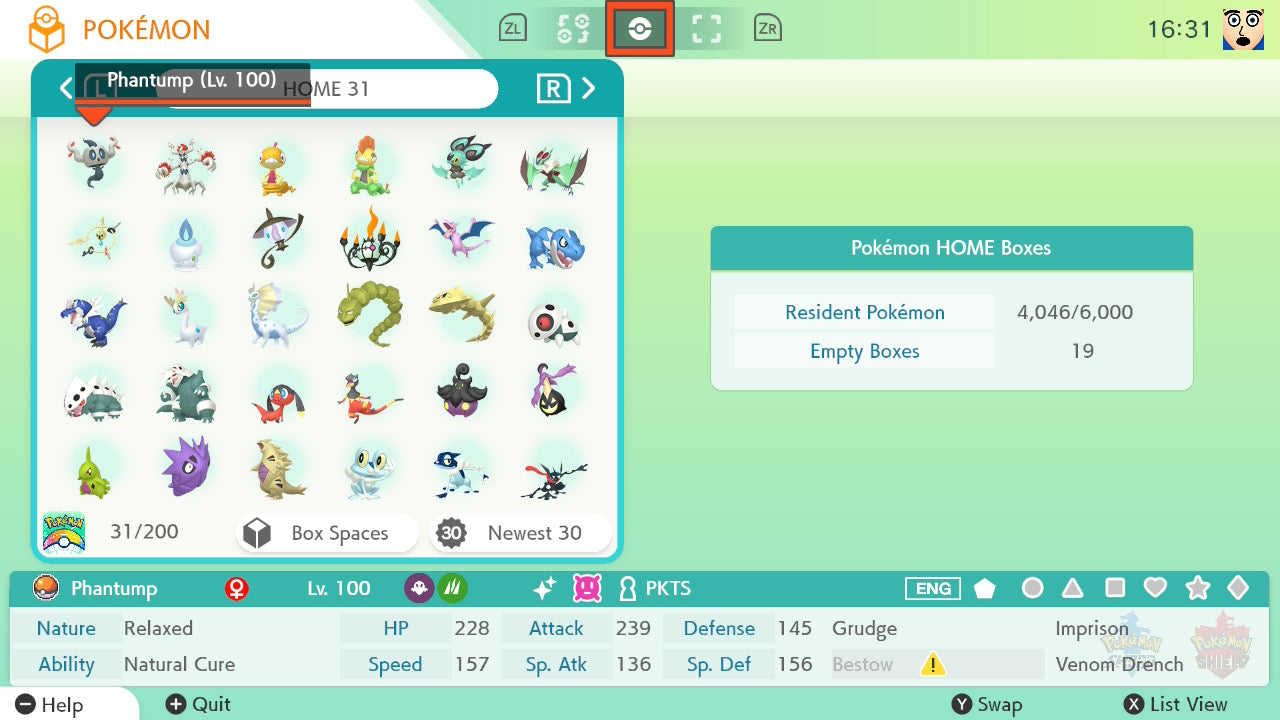Select the Empty Boxes row
Viewport: 1280px width, 720px height.
[864, 351]
